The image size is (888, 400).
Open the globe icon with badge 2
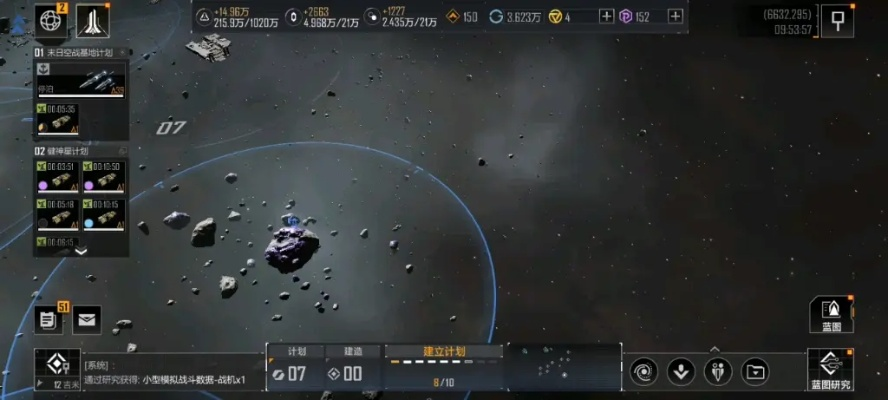click(x=50, y=19)
